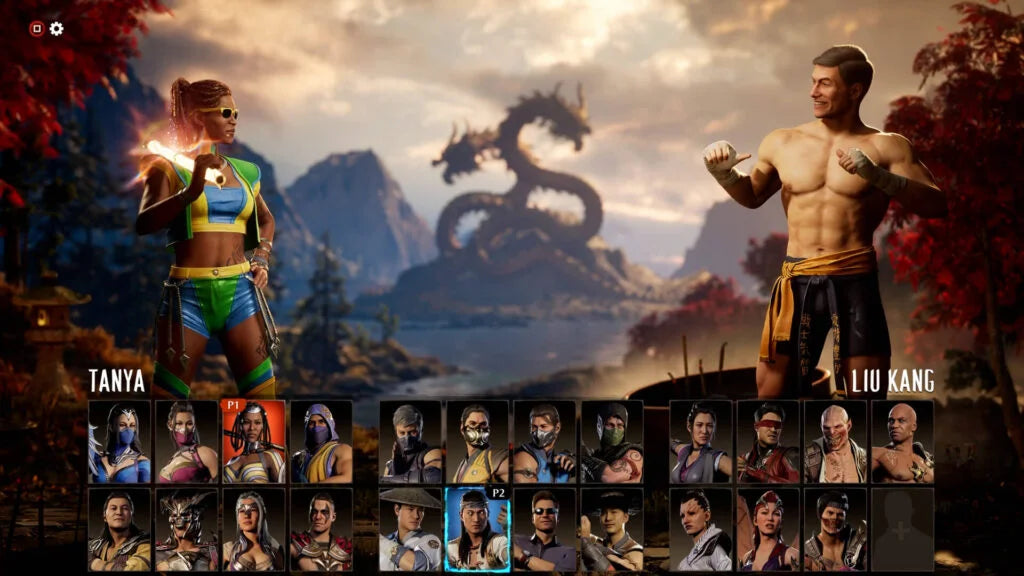Select Rain in the purple hood

[321, 442]
